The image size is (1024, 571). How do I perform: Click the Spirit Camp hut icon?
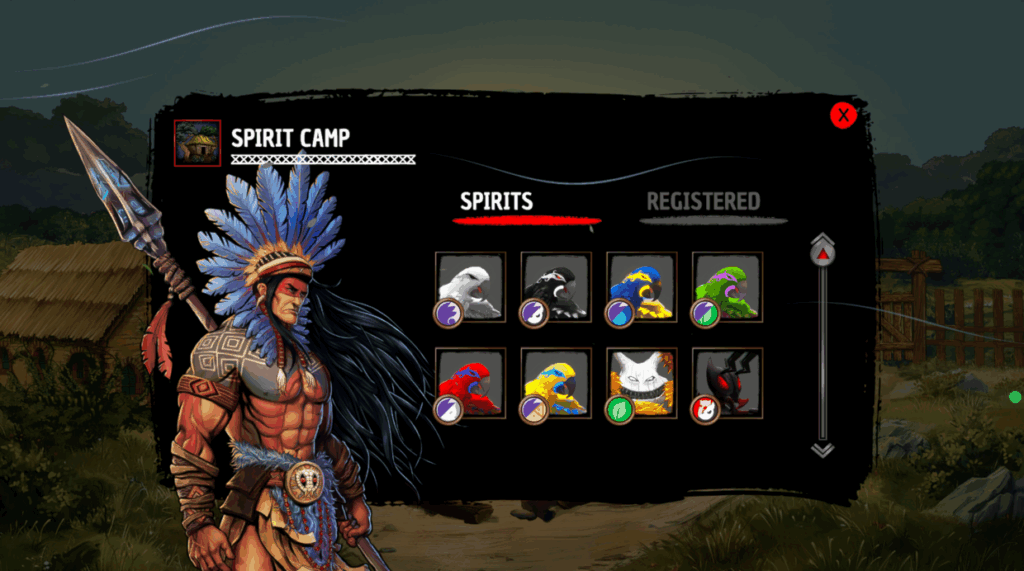pos(198,143)
